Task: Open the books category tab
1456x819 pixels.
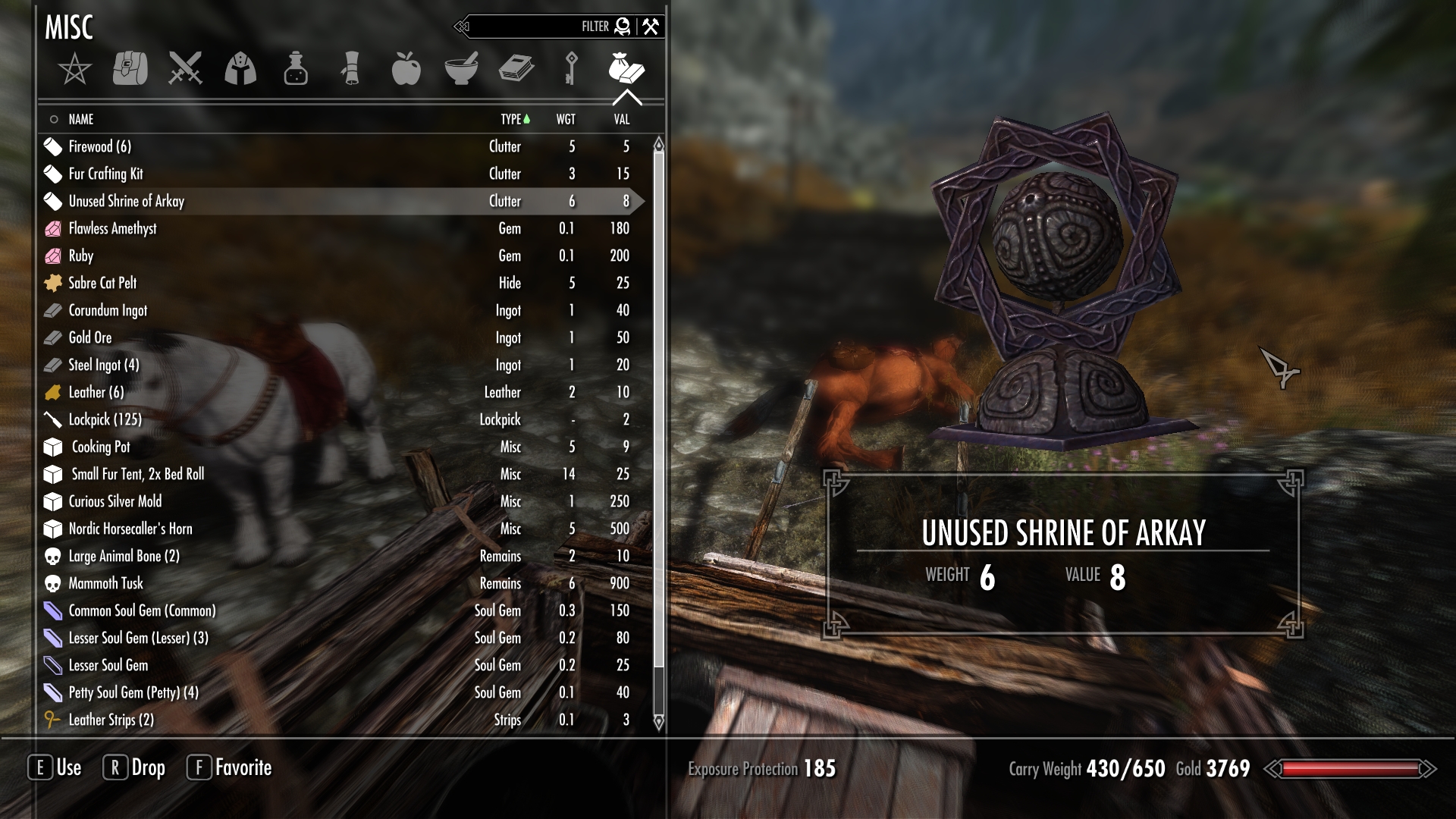Action: (x=516, y=68)
